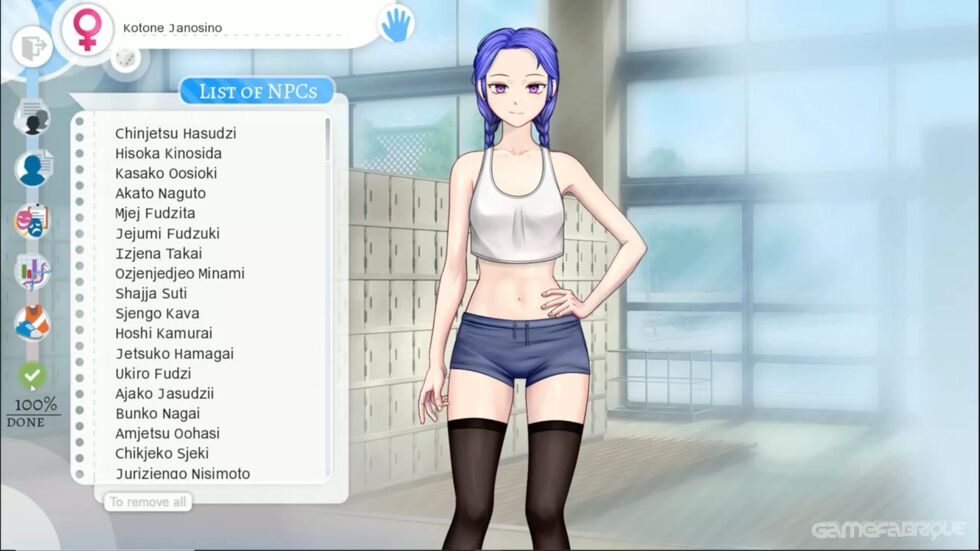Open the sneaker clothing tab
This screenshot has width=980, height=551.
33,323
